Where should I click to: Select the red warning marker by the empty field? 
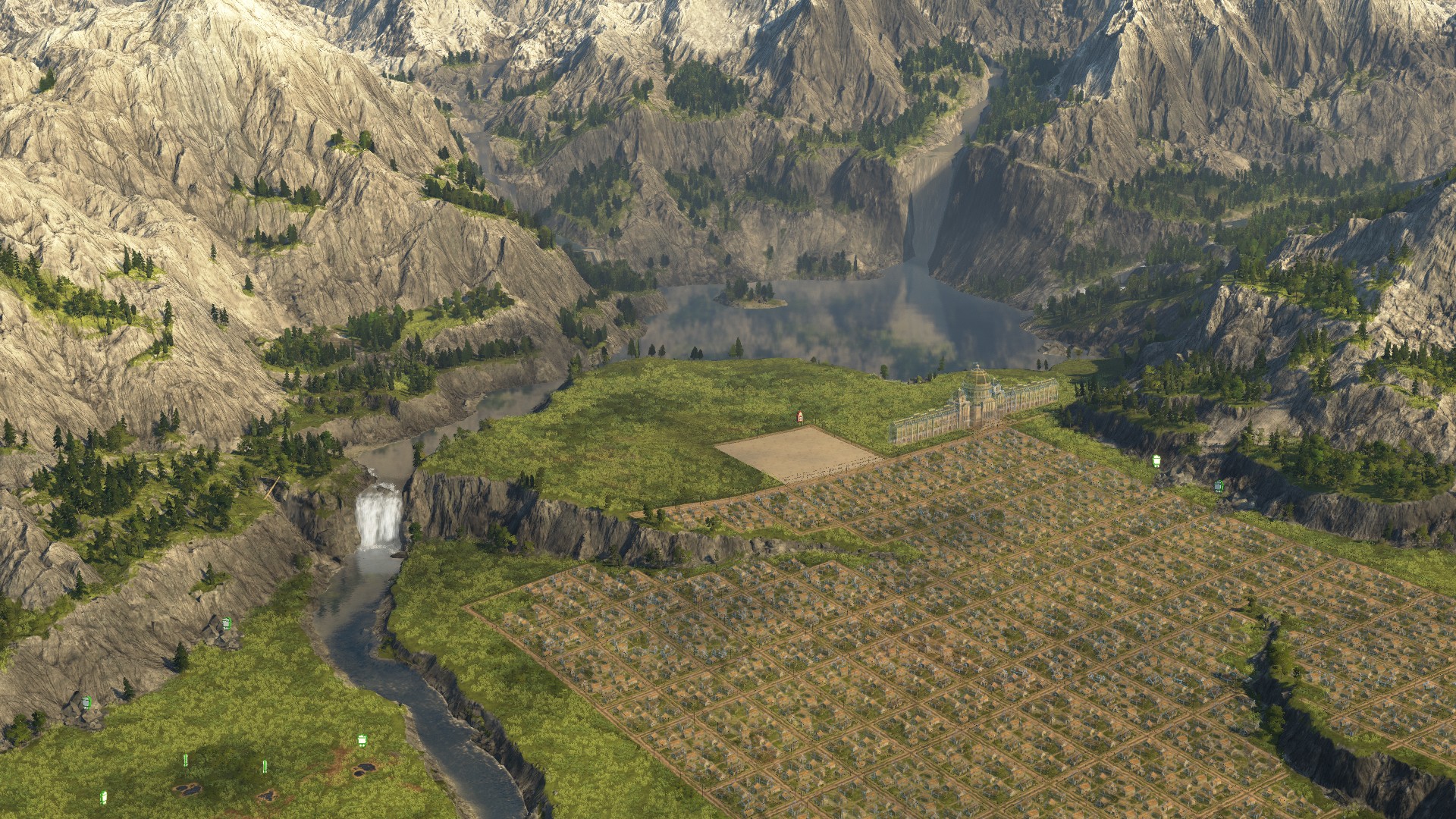click(799, 416)
